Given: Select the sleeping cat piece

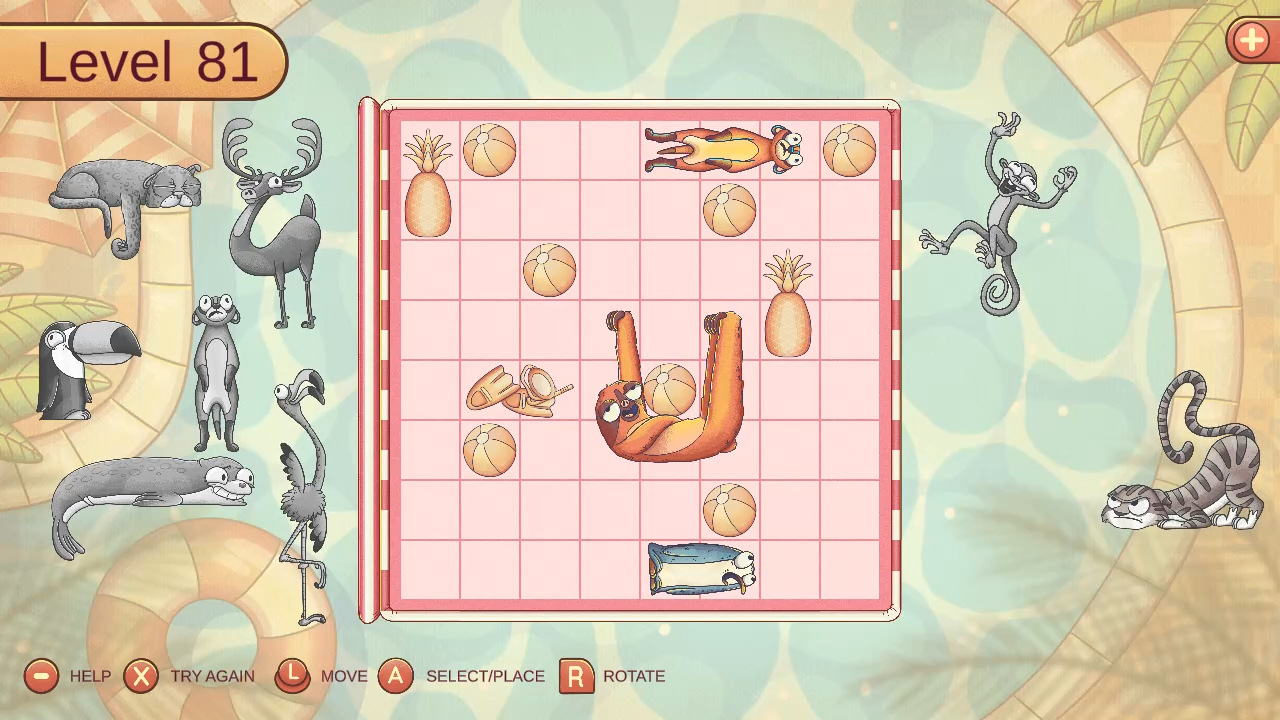Looking at the screenshot, I should pyautogui.click(x=125, y=185).
